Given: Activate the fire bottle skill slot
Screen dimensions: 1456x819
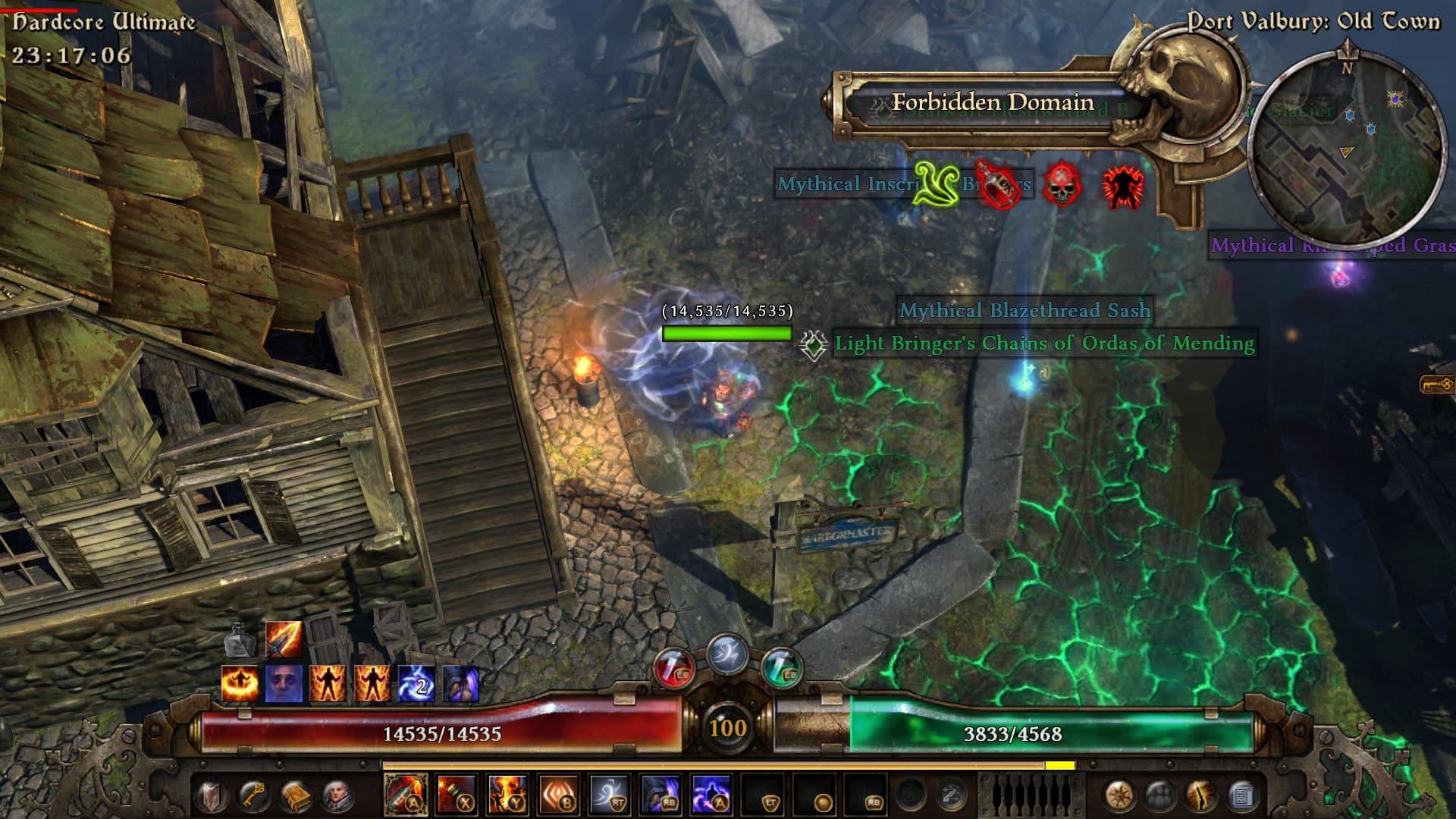Looking at the screenshot, I should pos(406,795).
